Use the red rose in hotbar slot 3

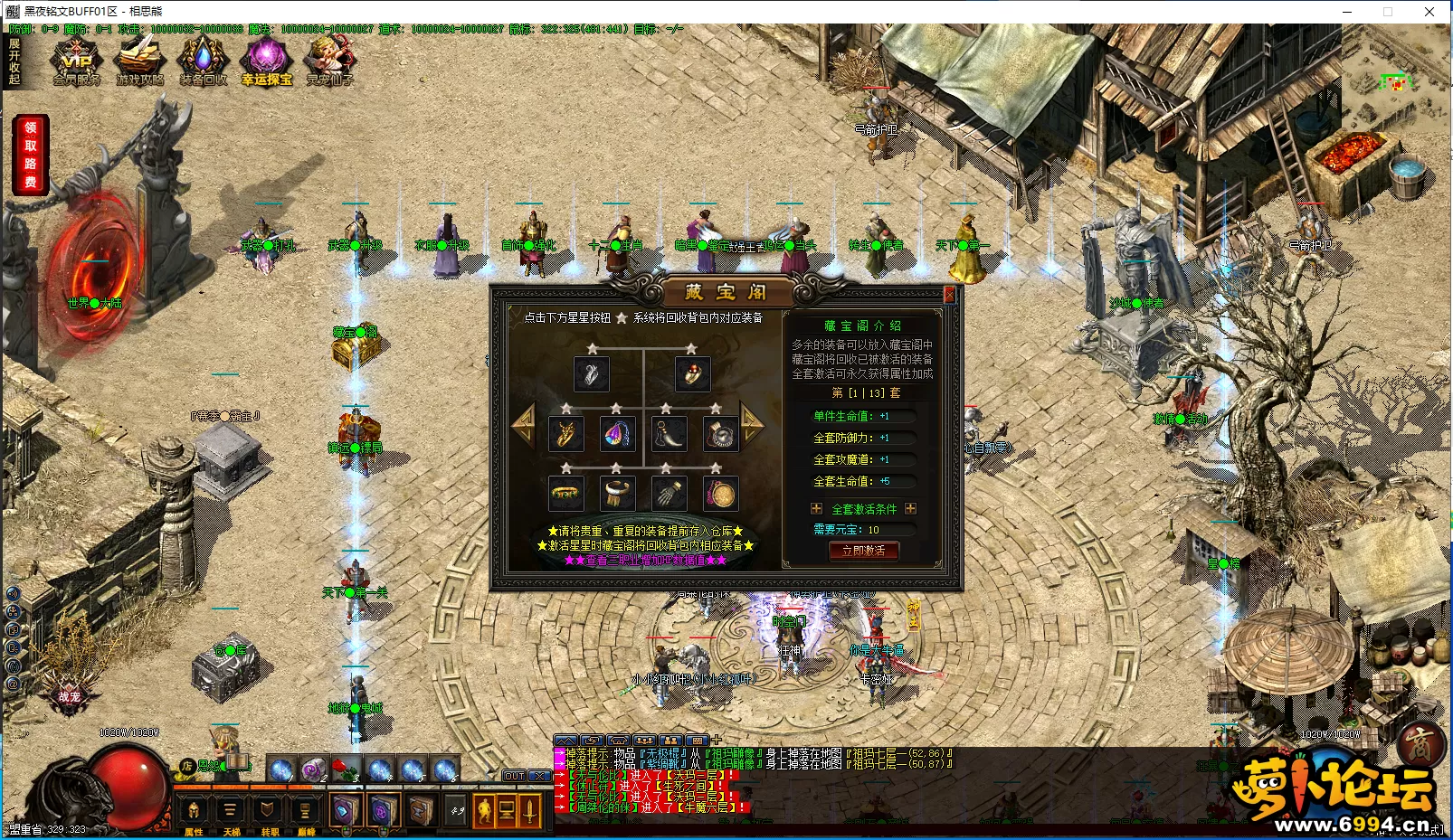(346, 769)
